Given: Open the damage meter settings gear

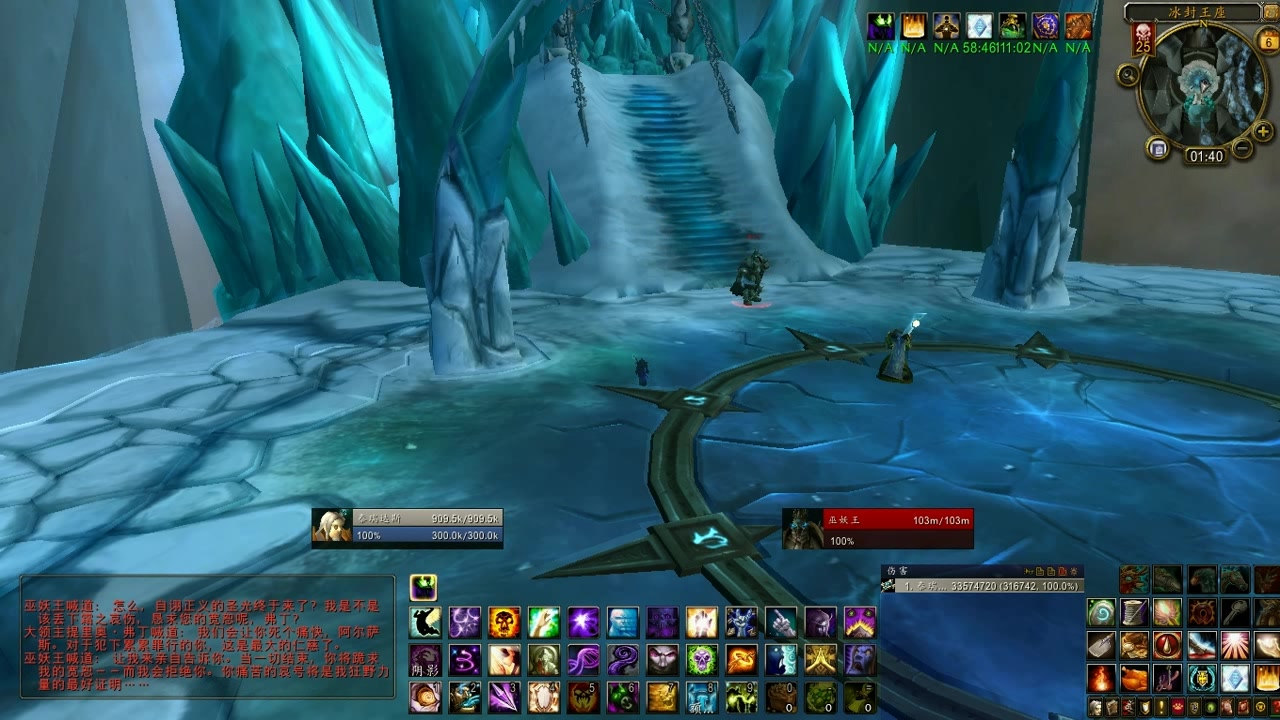Looking at the screenshot, I should pyautogui.click(x=1076, y=571).
